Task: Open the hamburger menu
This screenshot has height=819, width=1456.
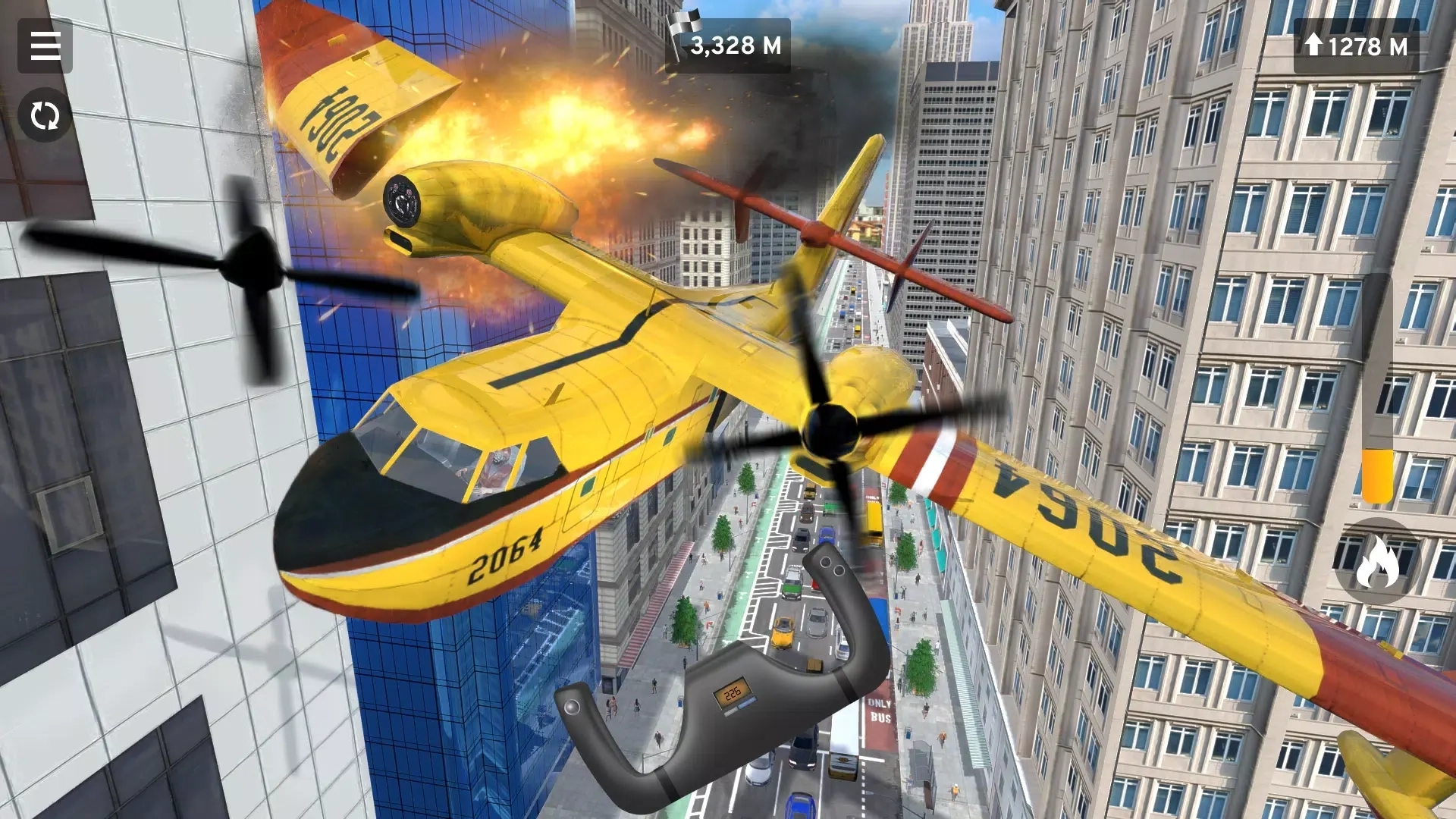Action: (x=45, y=46)
